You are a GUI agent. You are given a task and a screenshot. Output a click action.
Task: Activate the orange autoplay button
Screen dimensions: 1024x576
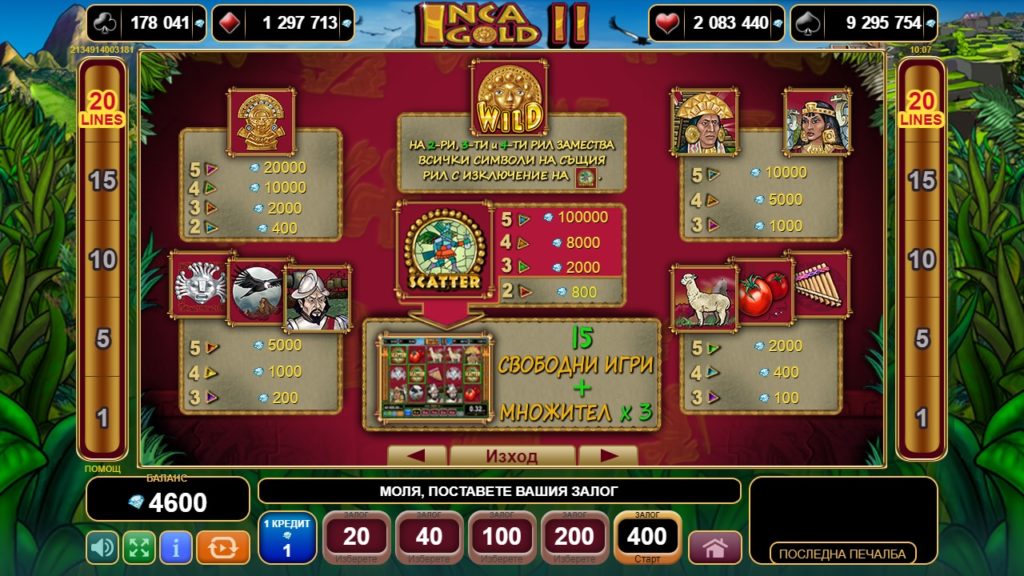click(223, 547)
